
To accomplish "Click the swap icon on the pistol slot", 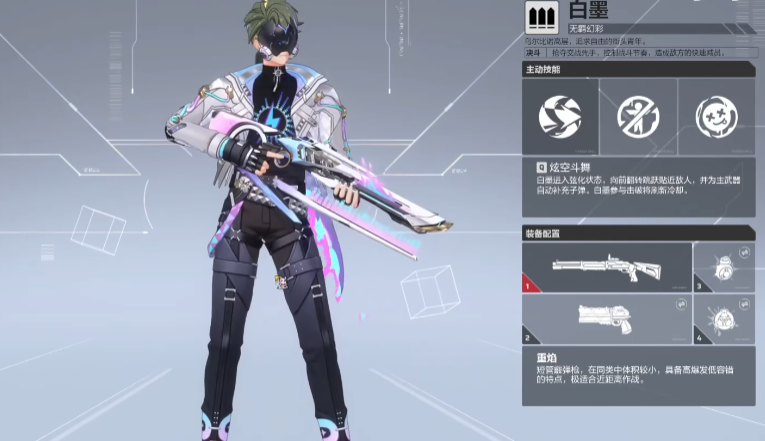I will click(679, 305).
